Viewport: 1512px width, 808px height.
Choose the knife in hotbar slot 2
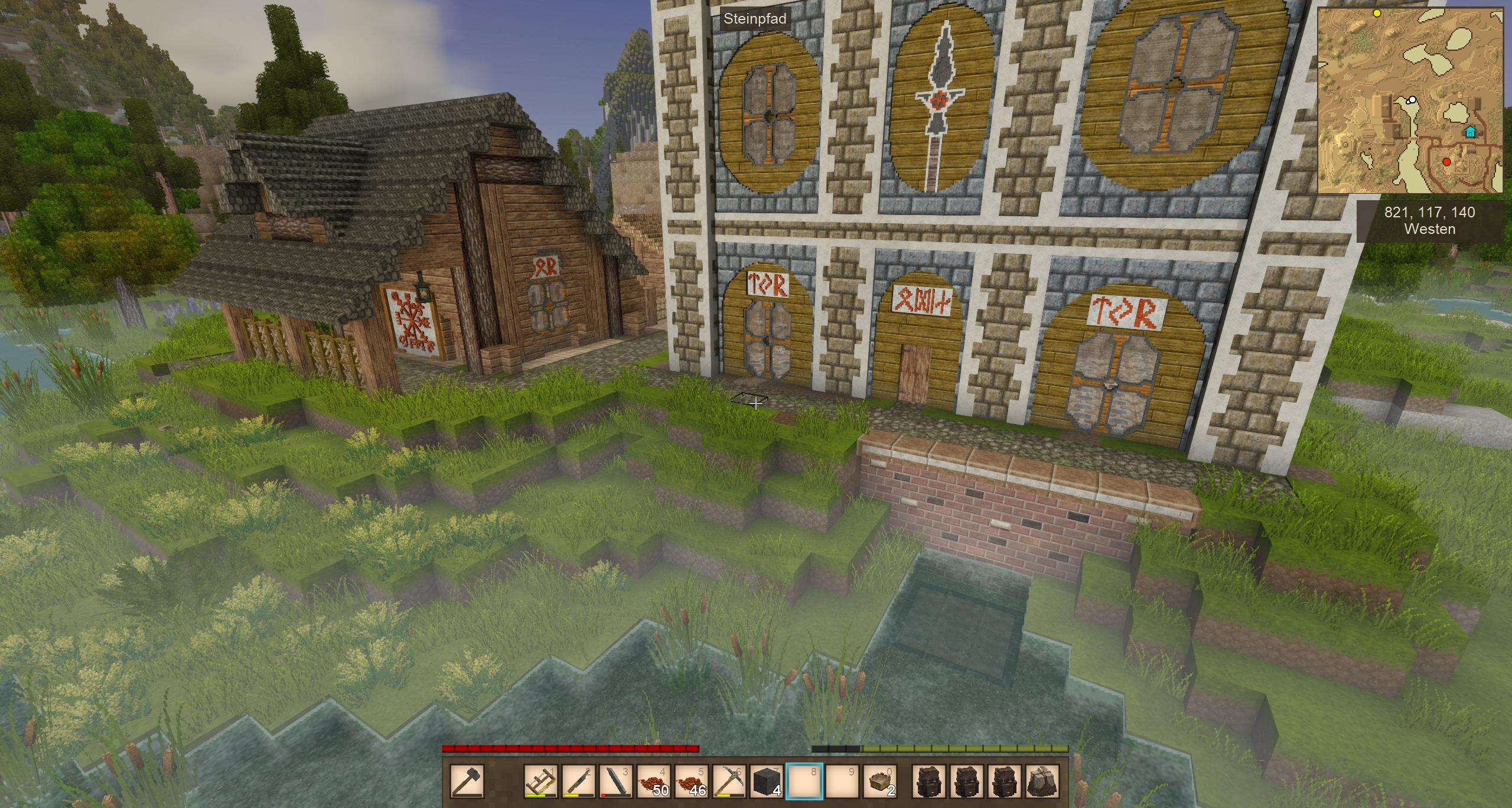(578, 781)
